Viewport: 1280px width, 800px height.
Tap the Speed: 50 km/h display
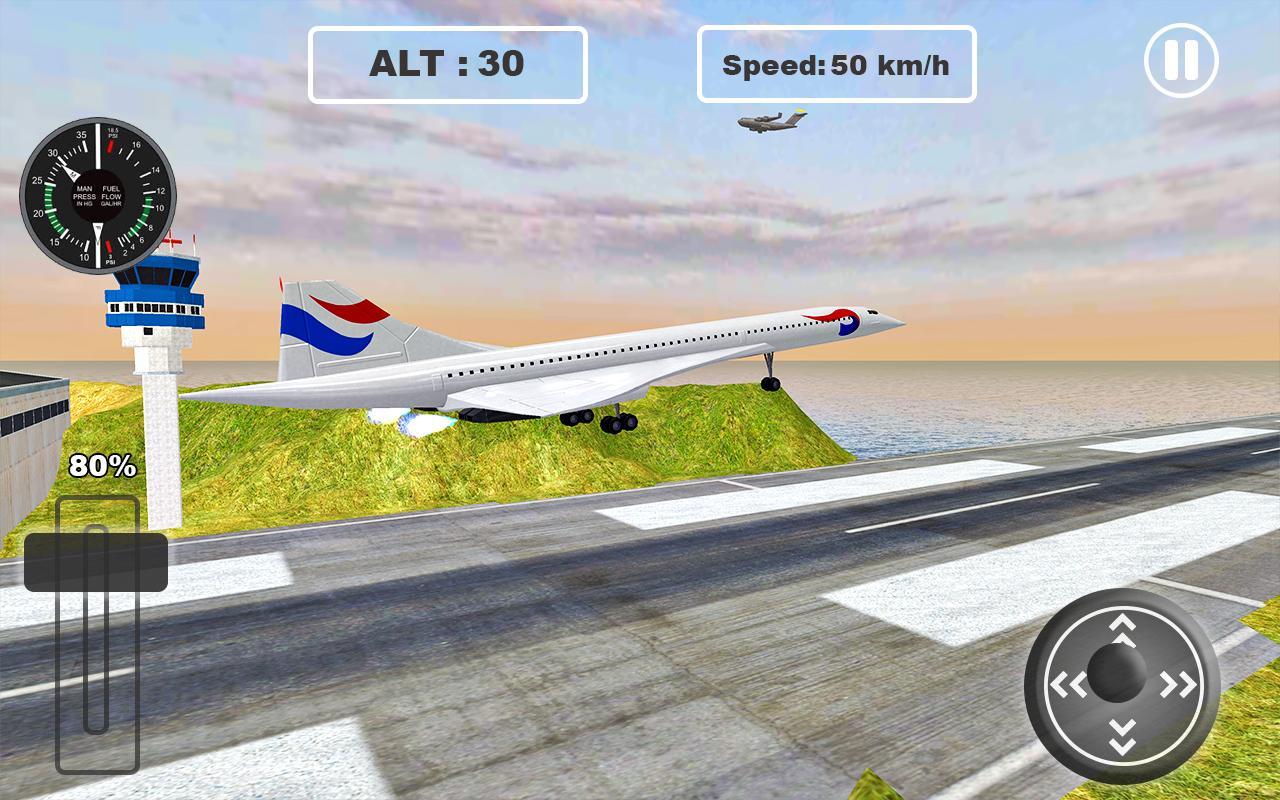838,66
